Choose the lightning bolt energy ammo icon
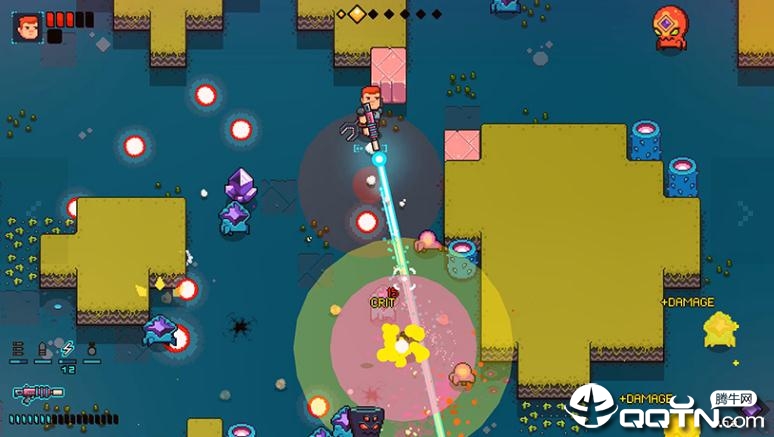This screenshot has width=774, height=437. [x=67, y=350]
